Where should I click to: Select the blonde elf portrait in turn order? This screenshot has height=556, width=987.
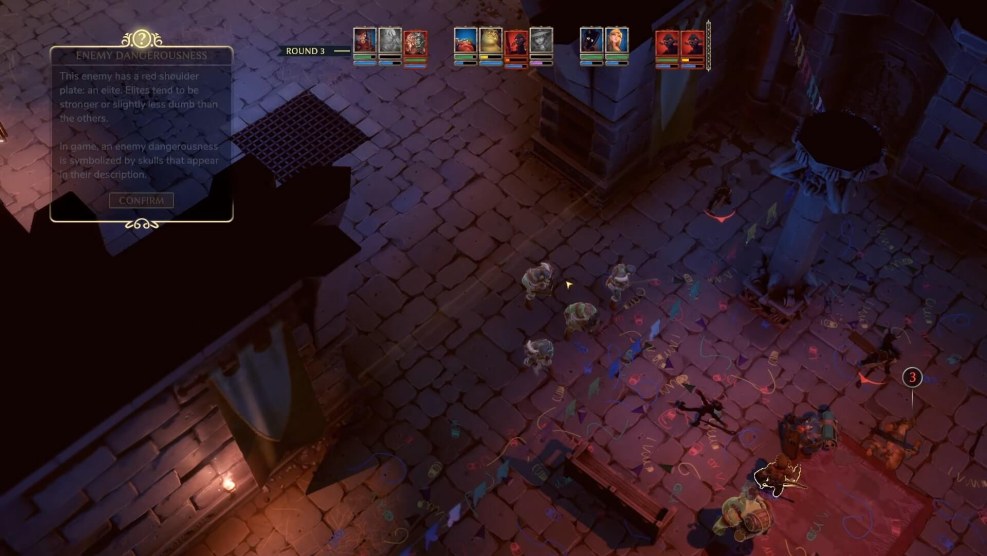(616, 42)
